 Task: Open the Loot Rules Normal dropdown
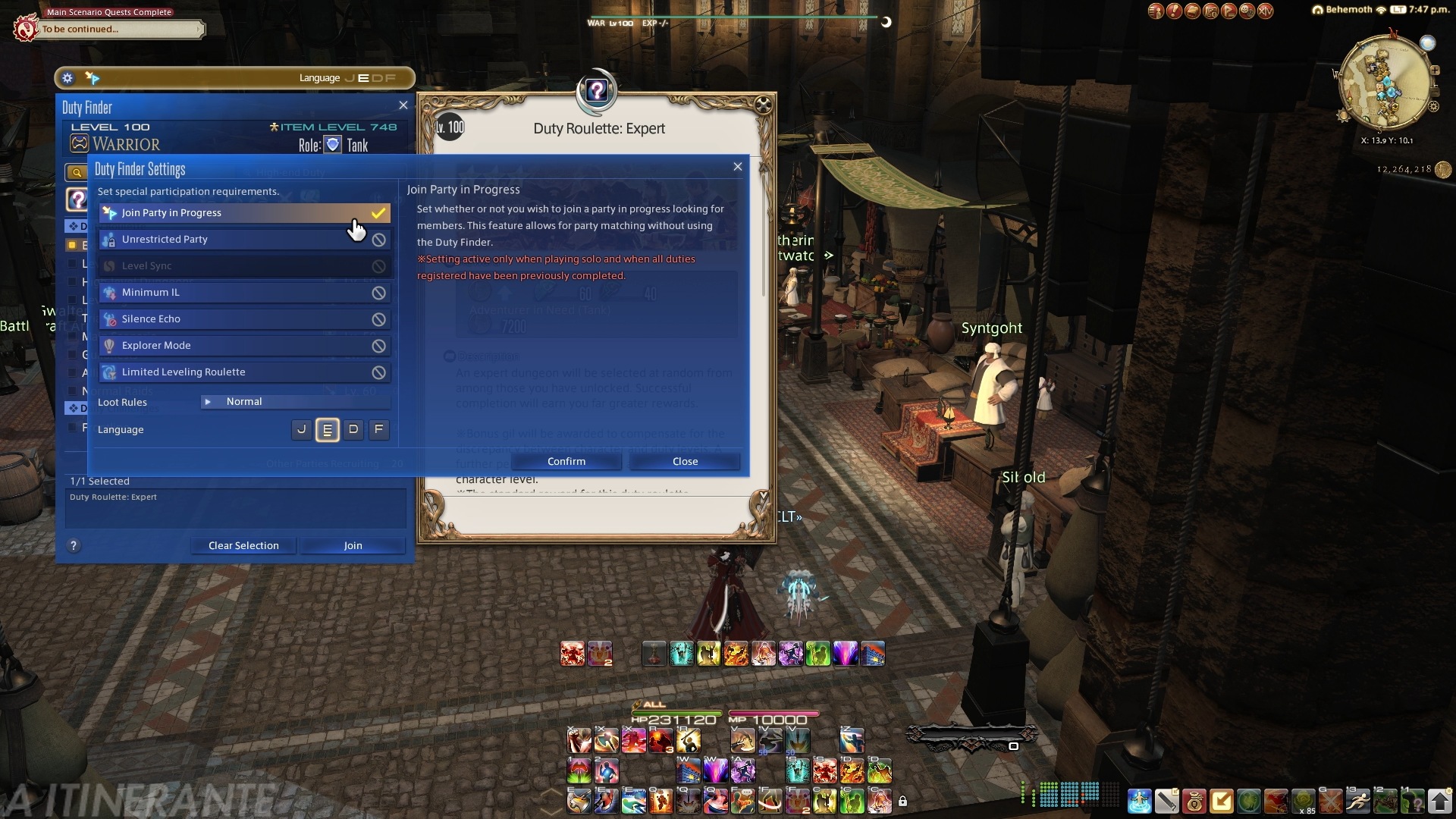click(x=296, y=402)
